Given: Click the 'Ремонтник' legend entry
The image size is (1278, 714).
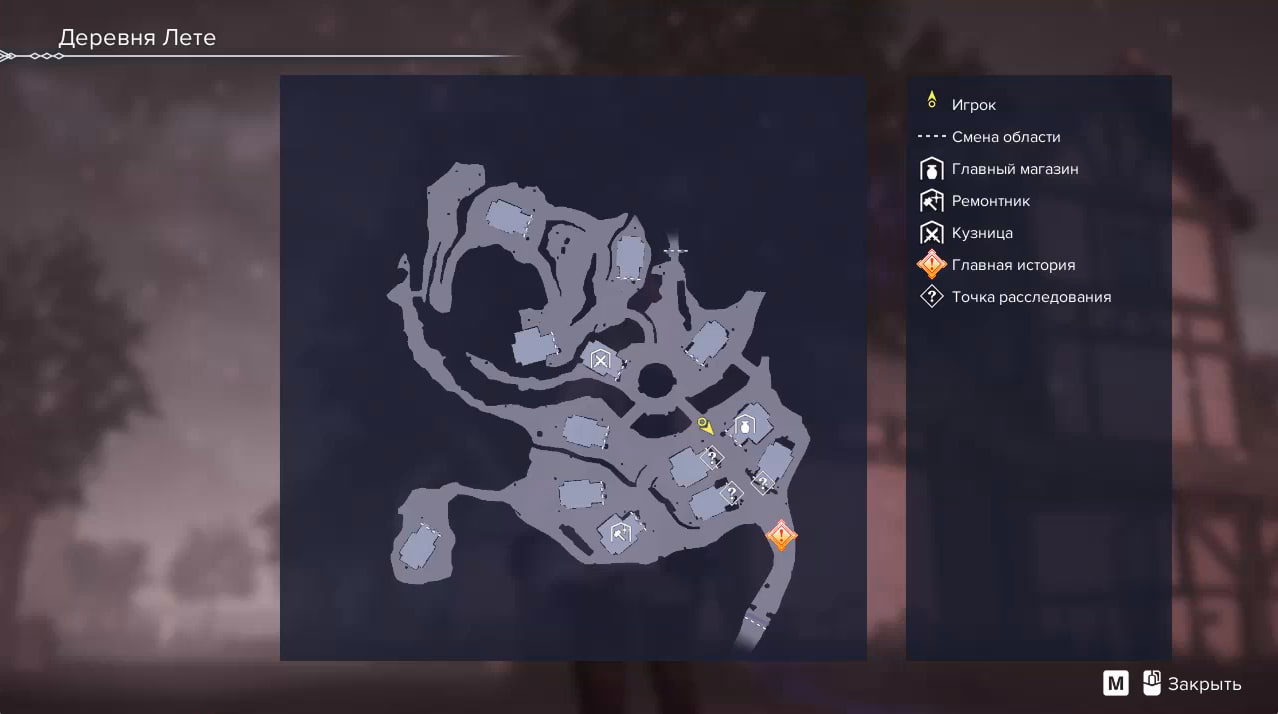Looking at the screenshot, I should (990, 201).
